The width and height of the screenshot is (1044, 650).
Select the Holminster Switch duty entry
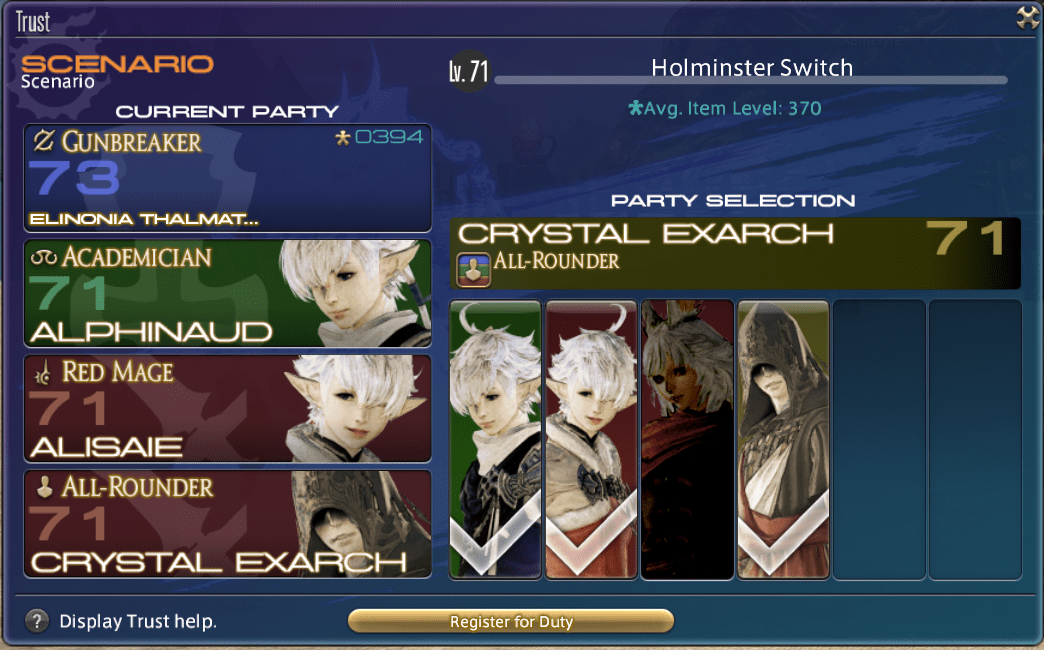click(x=751, y=68)
